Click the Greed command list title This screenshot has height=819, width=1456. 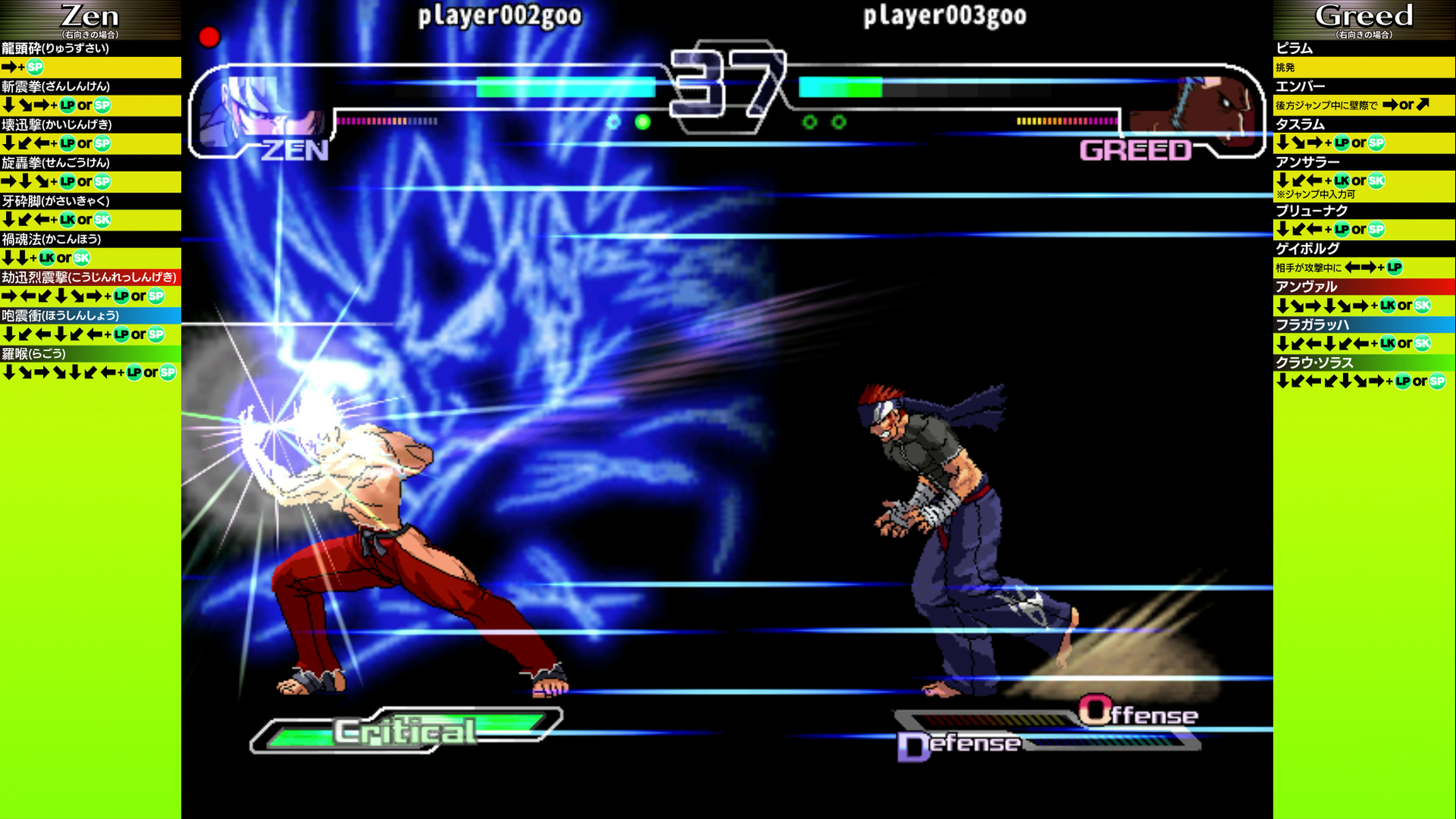[x=1363, y=17]
